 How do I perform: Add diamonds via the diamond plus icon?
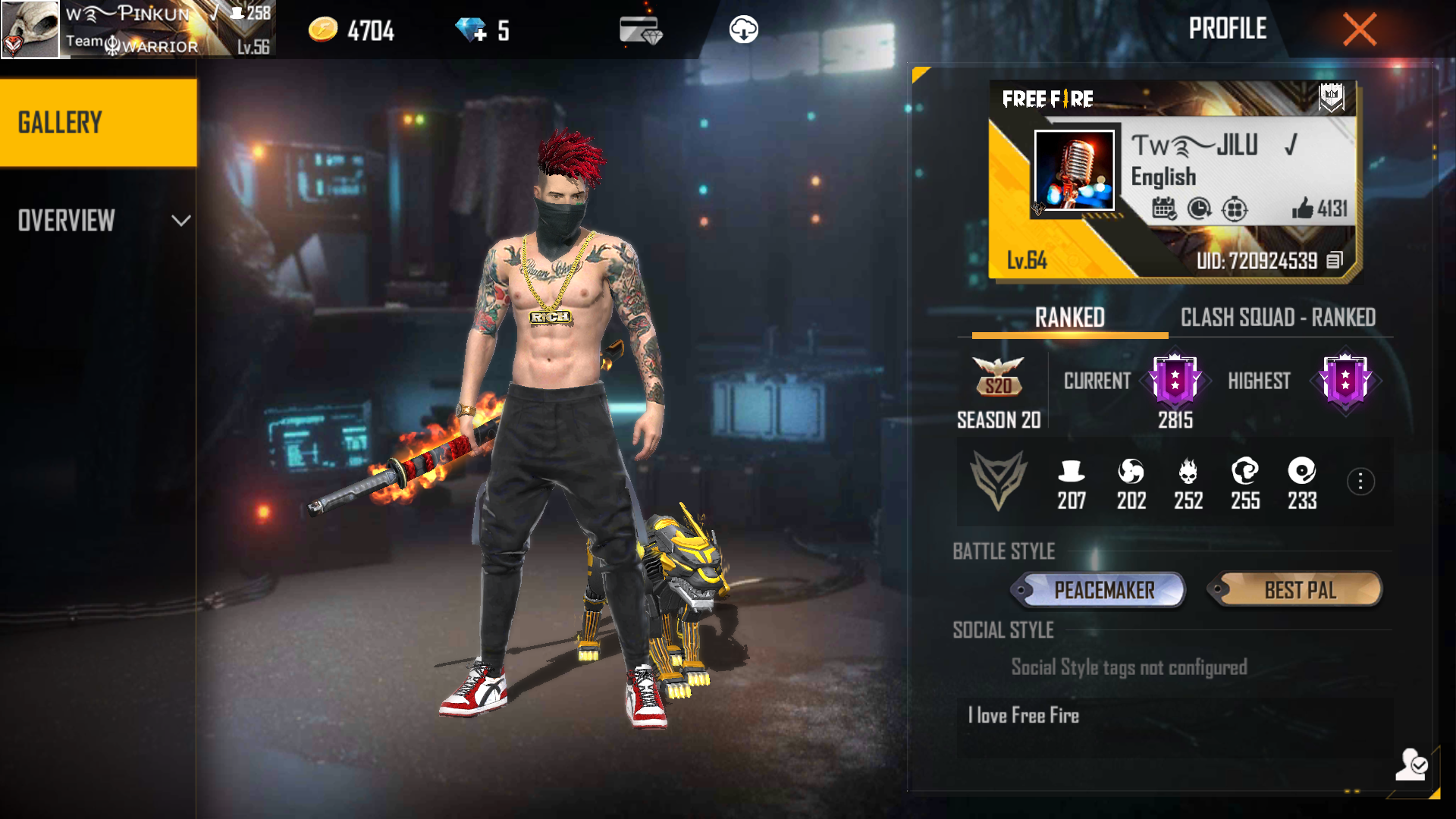[471, 30]
